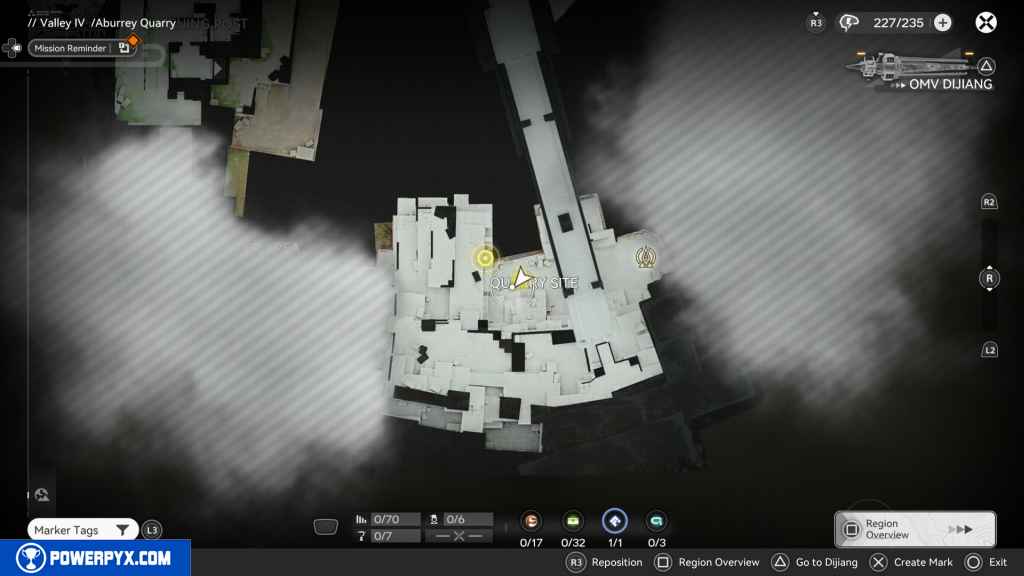Select the yellow circular map marker
1024x576 pixels.
[485, 258]
